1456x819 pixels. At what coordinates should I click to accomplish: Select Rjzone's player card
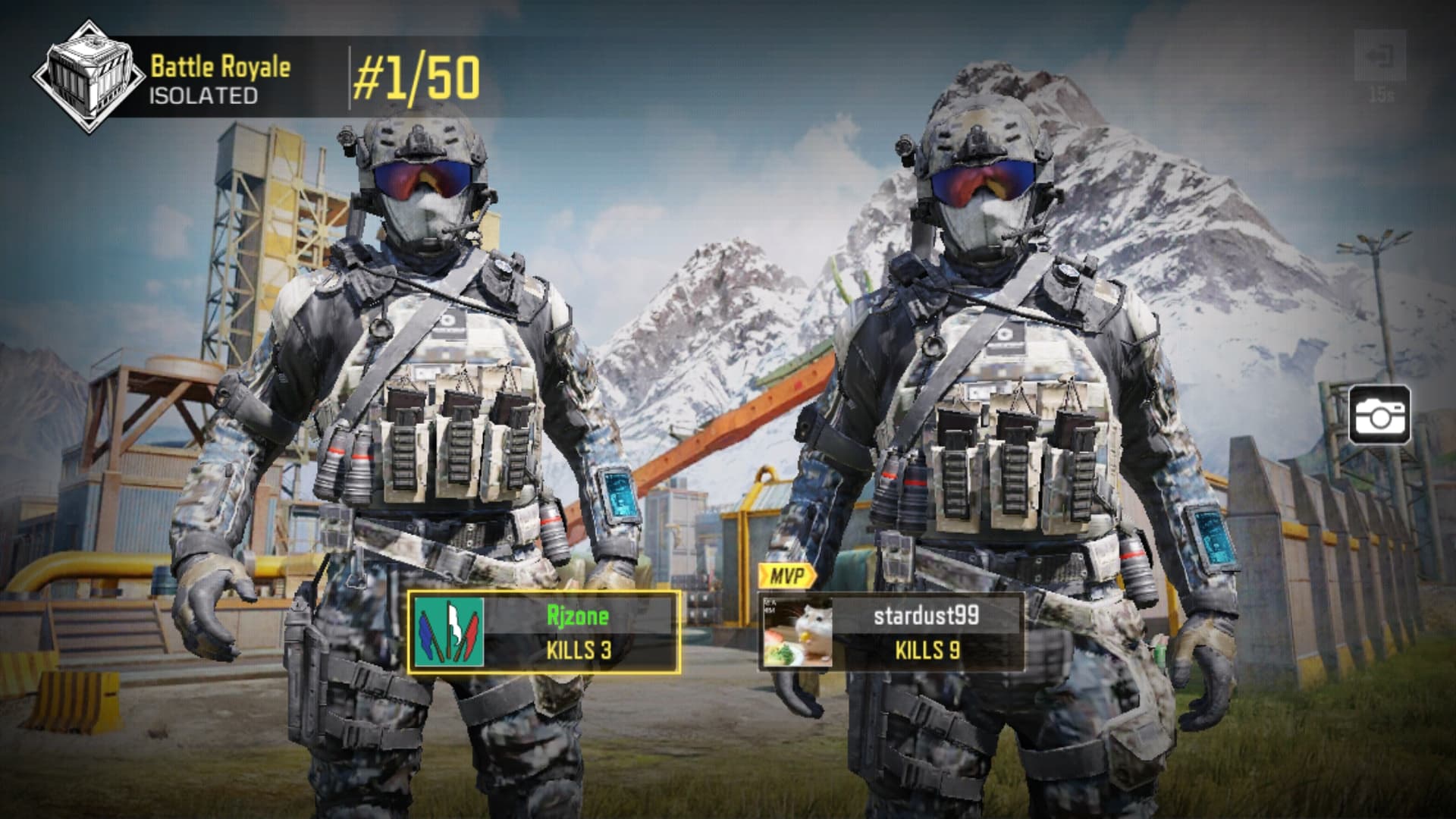point(544,632)
